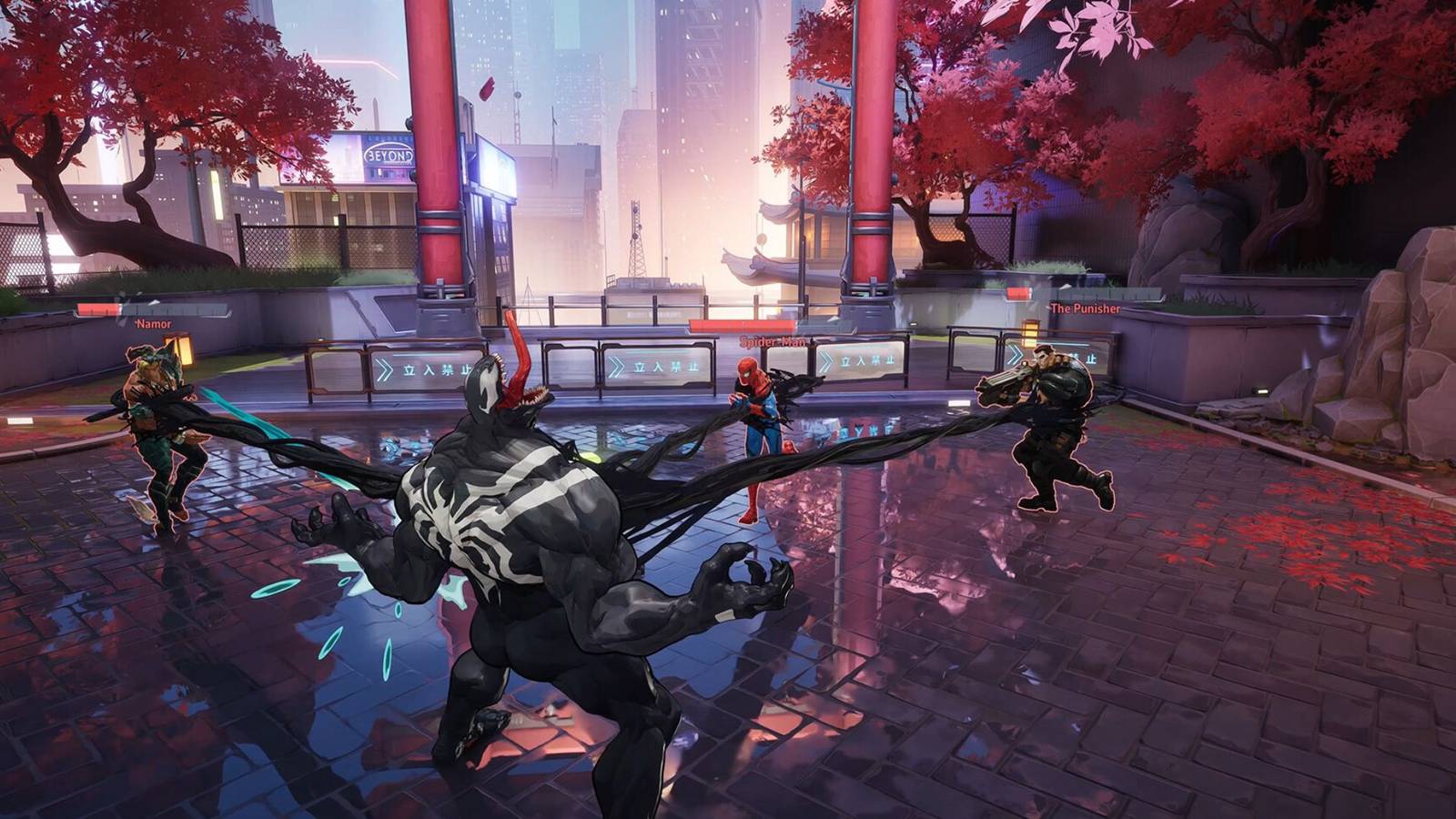The height and width of the screenshot is (819, 1456).
Task: Click The Punisher nameplate text
Action: coord(1085,309)
